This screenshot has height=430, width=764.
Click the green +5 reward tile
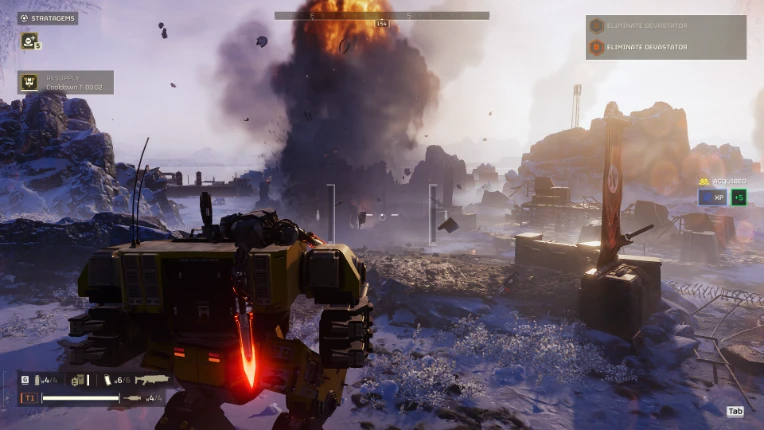coord(737,197)
